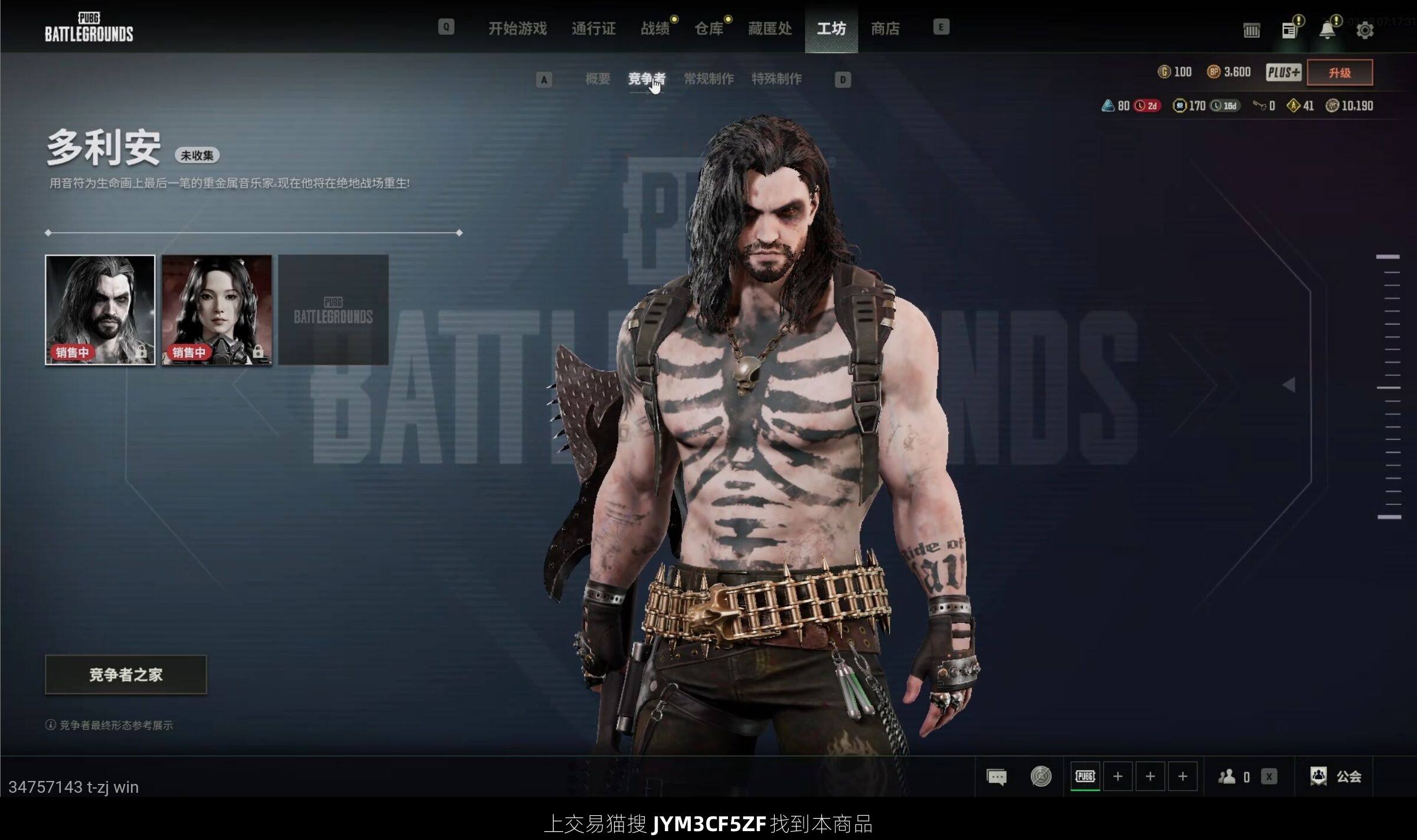The width and height of the screenshot is (1417, 840).
Task: Open the chat bubble icon
Action: 997,777
